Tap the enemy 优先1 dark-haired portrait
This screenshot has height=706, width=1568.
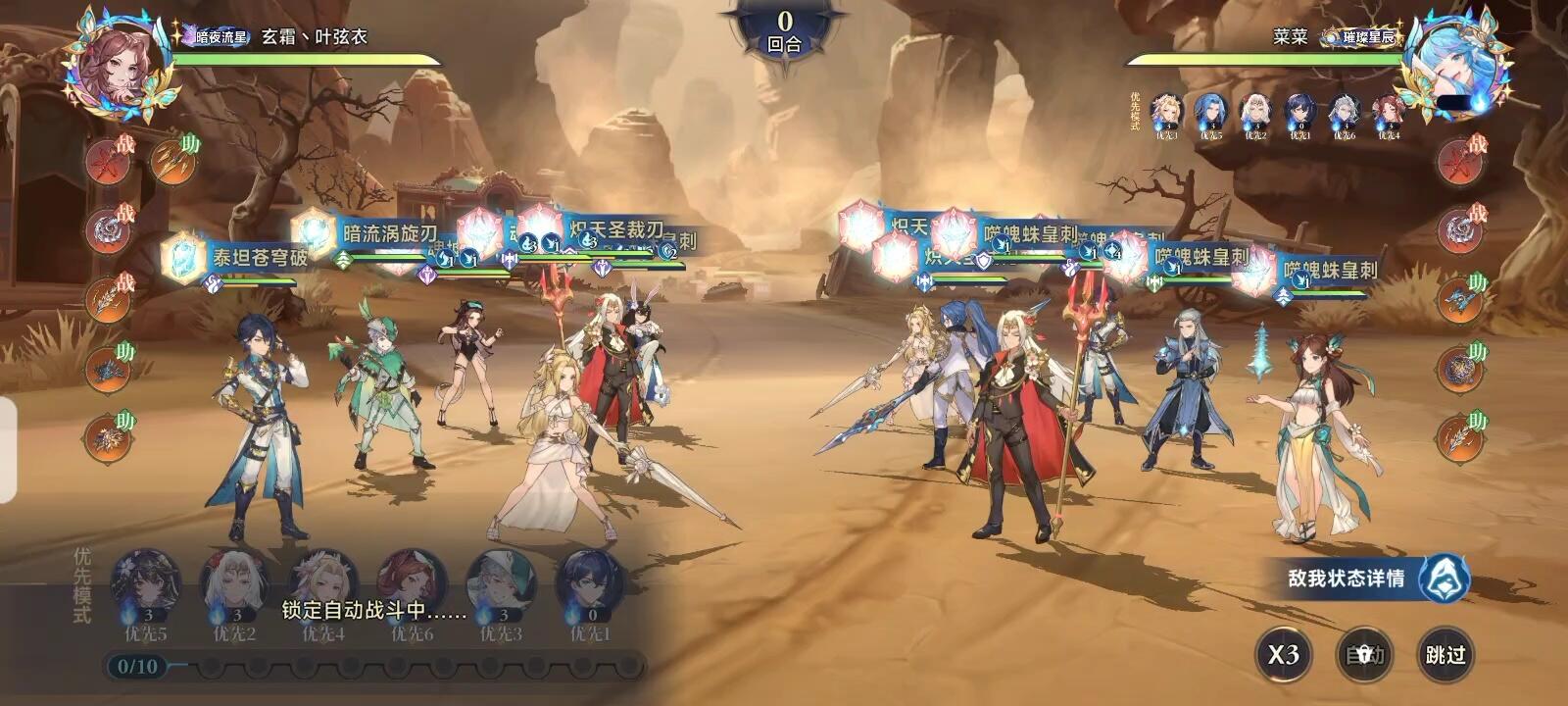click(x=1299, y=114)
